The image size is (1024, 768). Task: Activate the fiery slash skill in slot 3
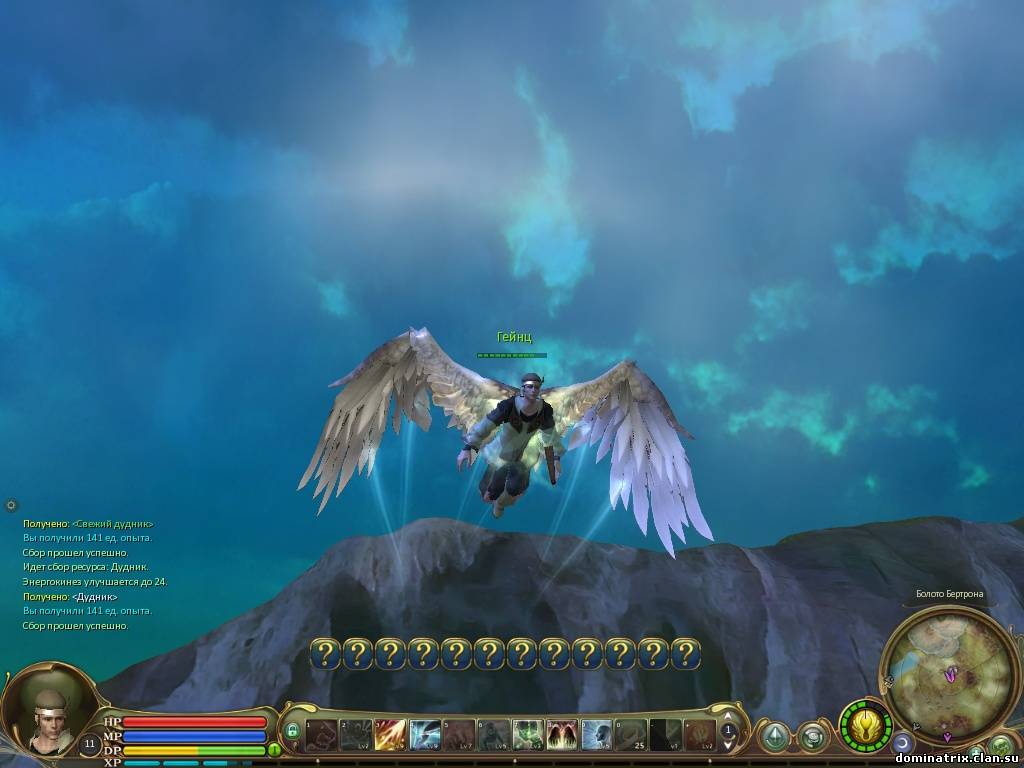[x=389, y=735]
